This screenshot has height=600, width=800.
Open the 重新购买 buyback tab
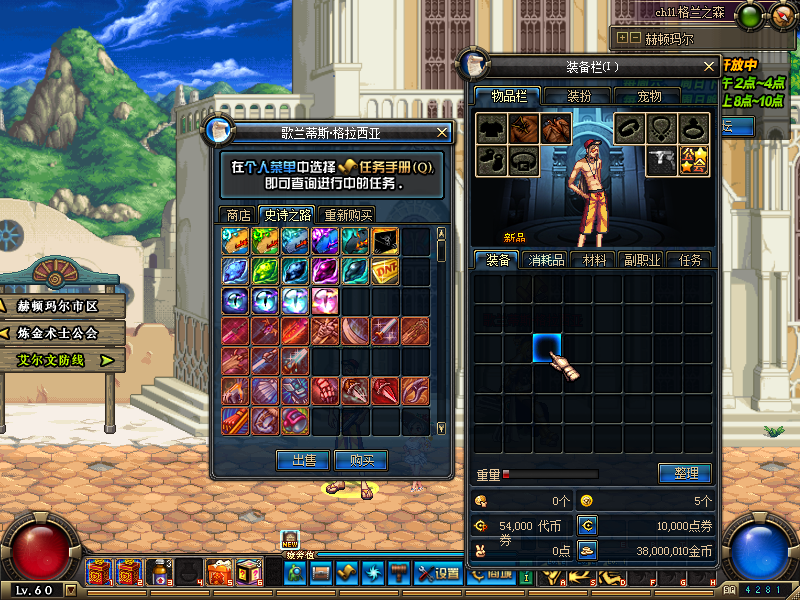pyautogui.click(x=347, y=215)
